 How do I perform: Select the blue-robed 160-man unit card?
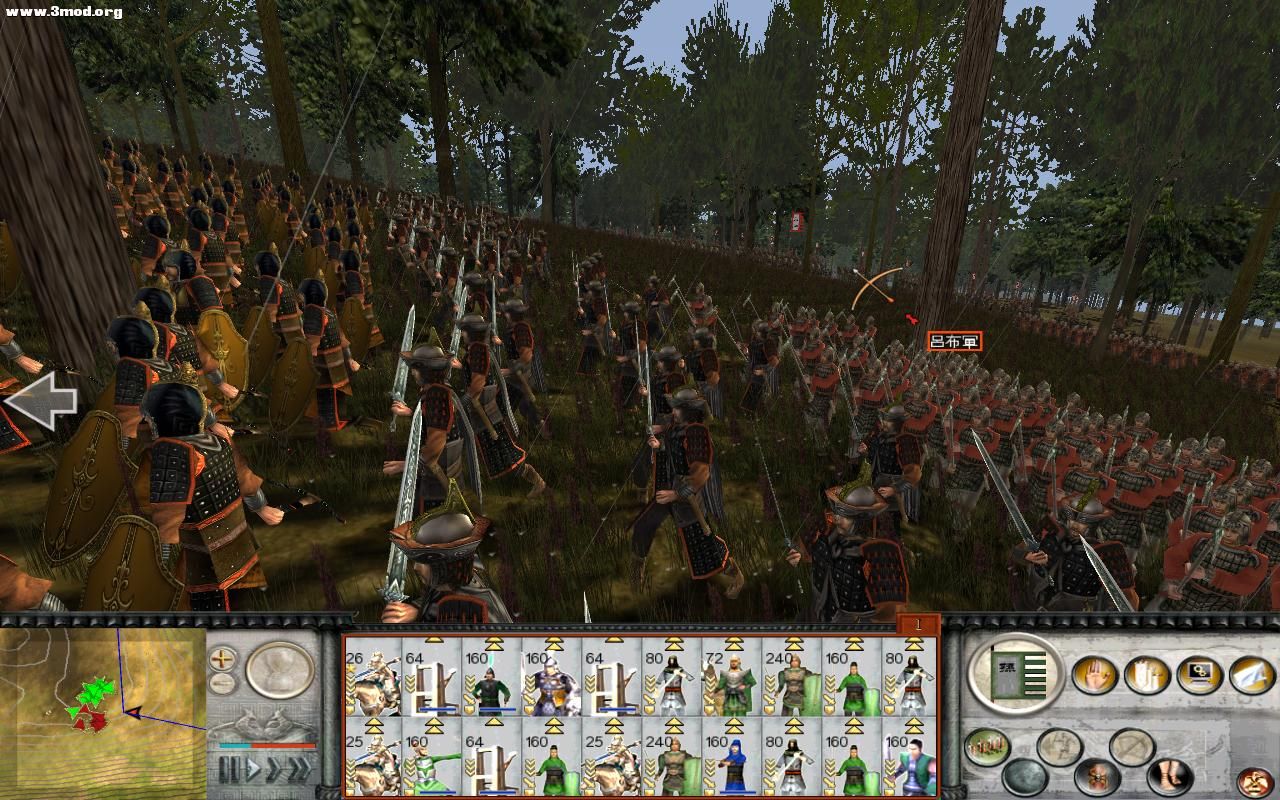pyautogui.click(x=731, y=758)
